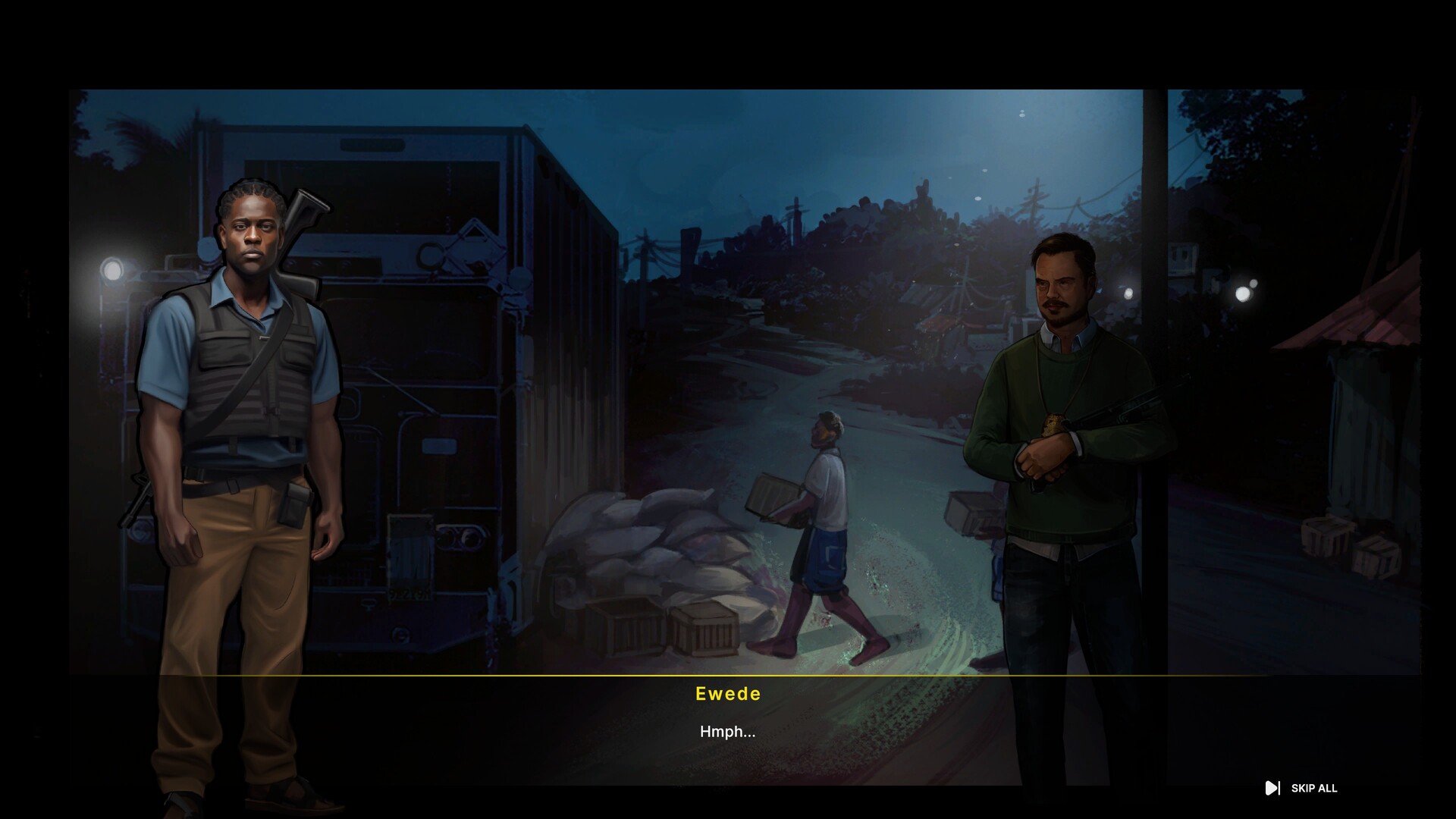
Task: Click the spotlight glowing on the left edge
Action: 112,270
